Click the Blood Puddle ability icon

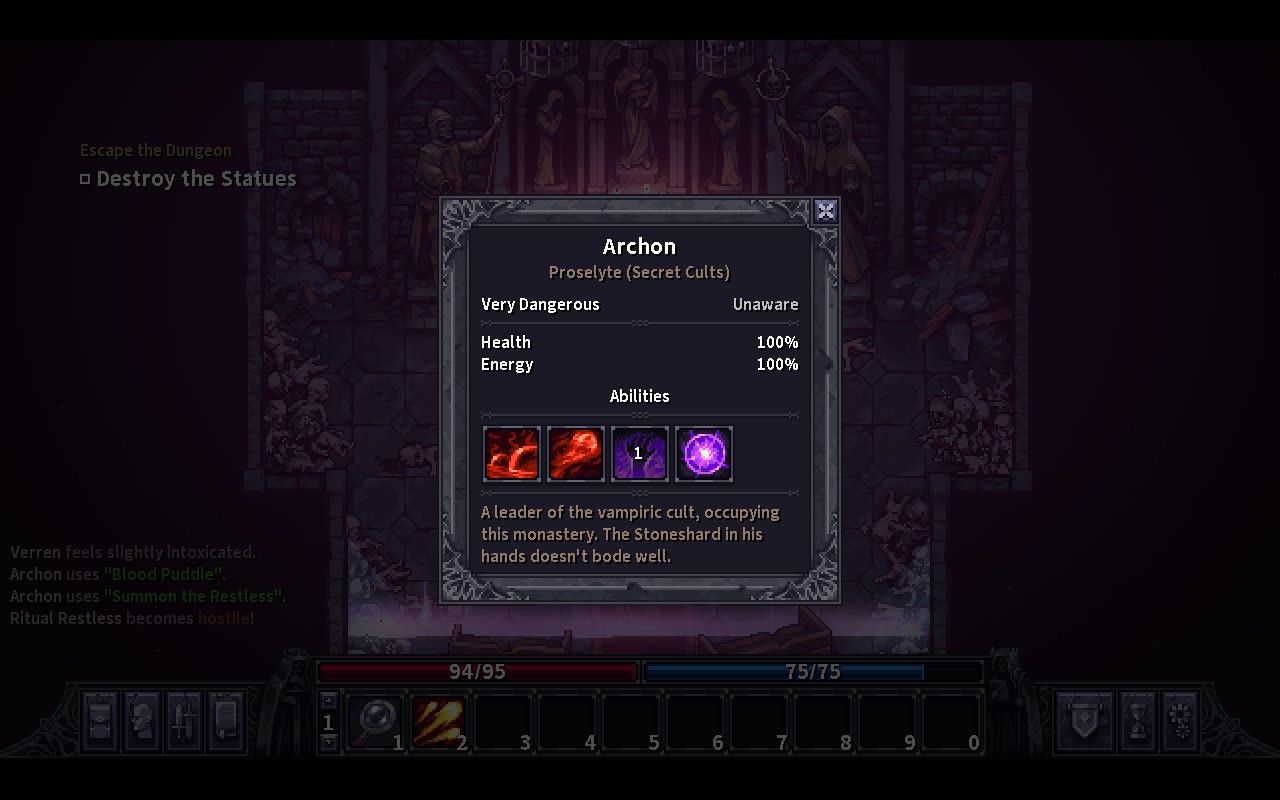511,453
